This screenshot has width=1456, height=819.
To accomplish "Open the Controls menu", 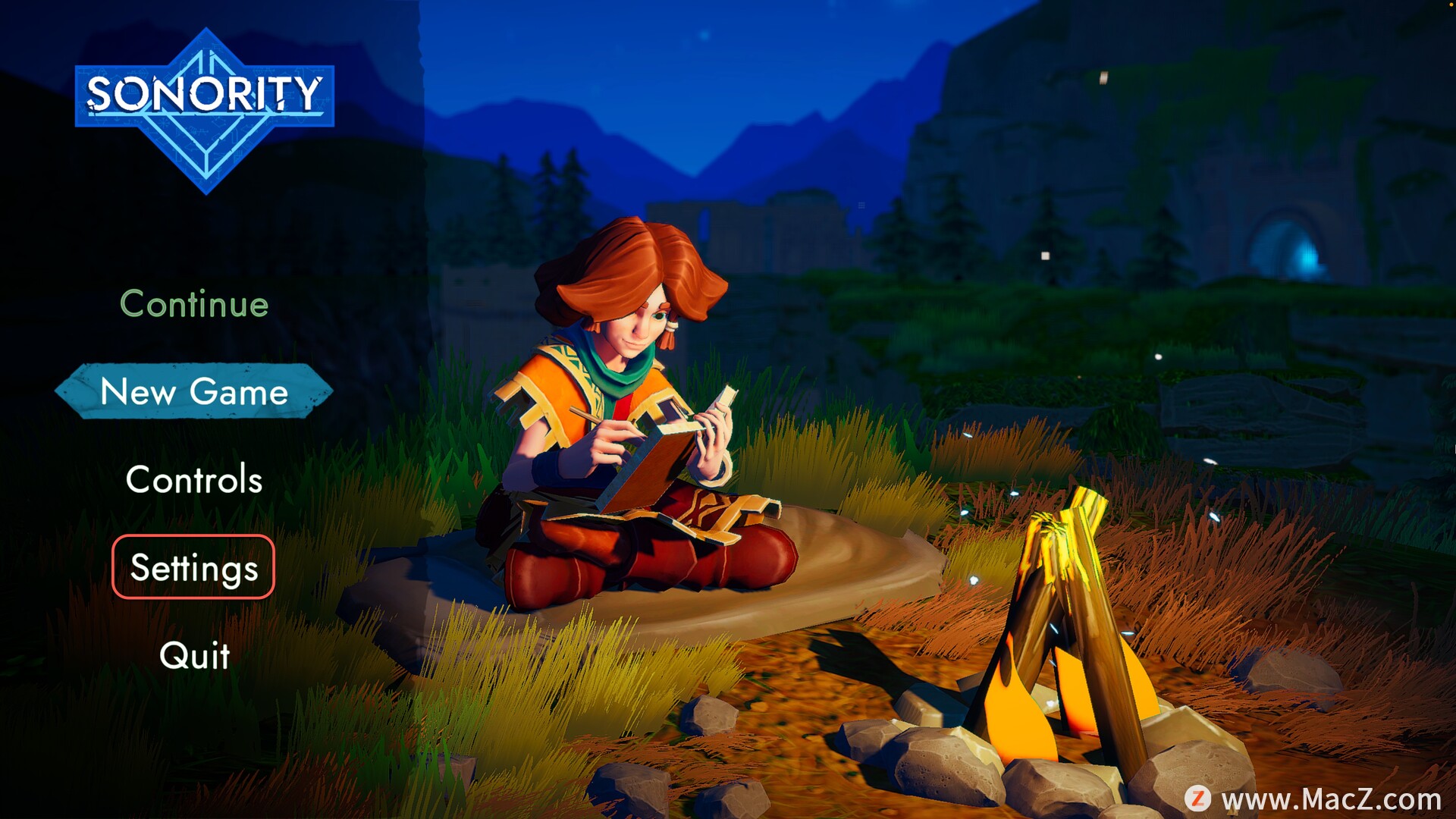I will click(x=194, y=479).
